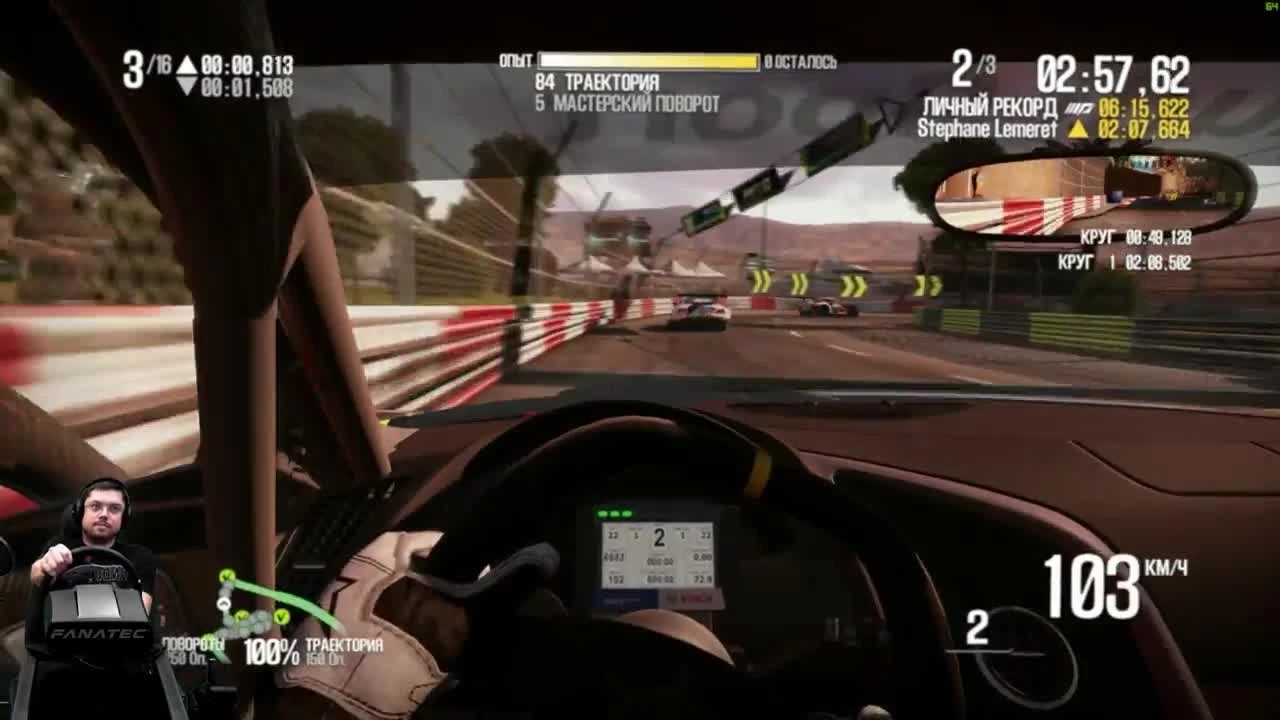Click the personal record flag icon
The image size is (1280, 720).
(1078, 107)
